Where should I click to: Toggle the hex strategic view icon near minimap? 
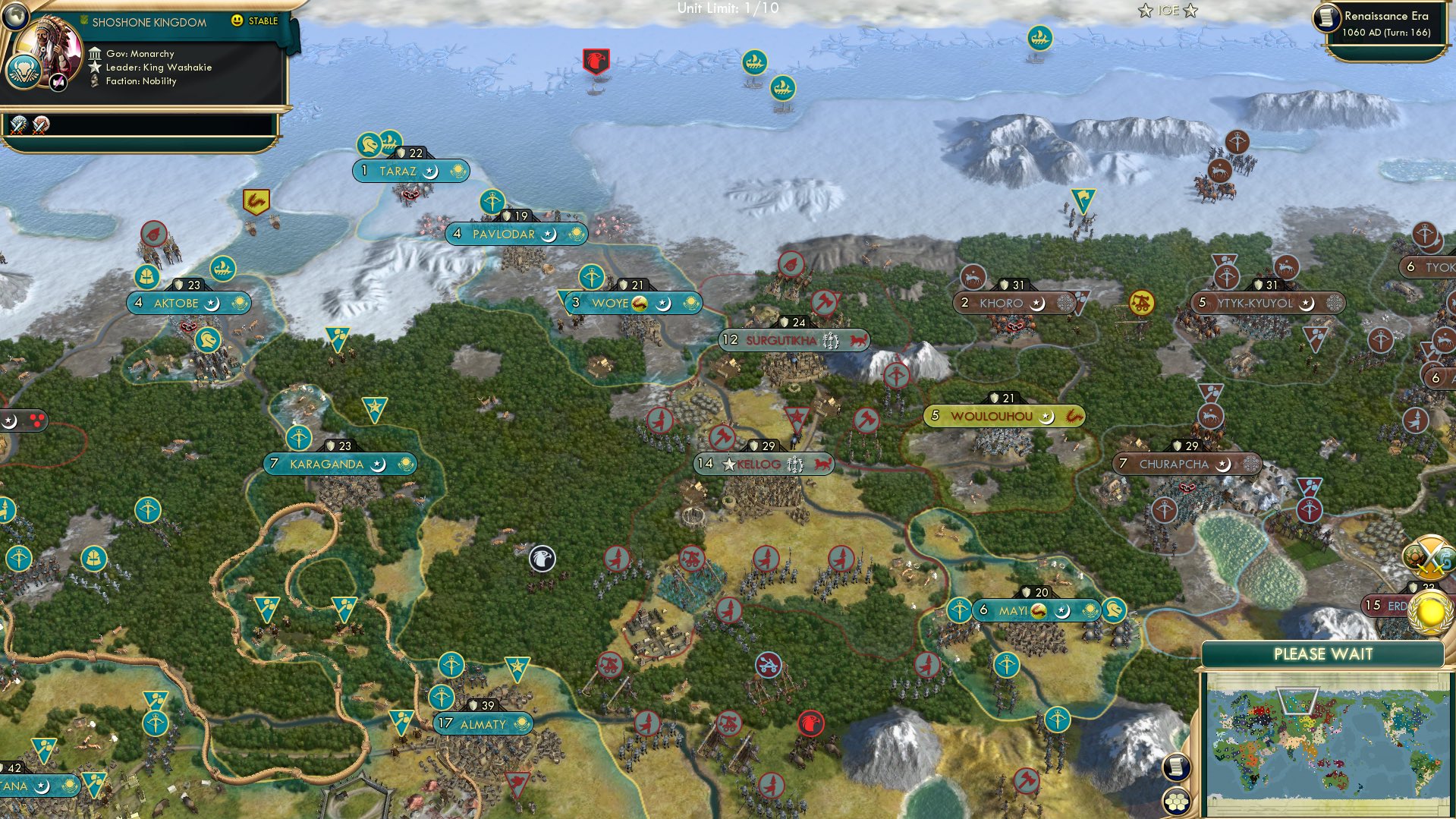[1175, 800]
